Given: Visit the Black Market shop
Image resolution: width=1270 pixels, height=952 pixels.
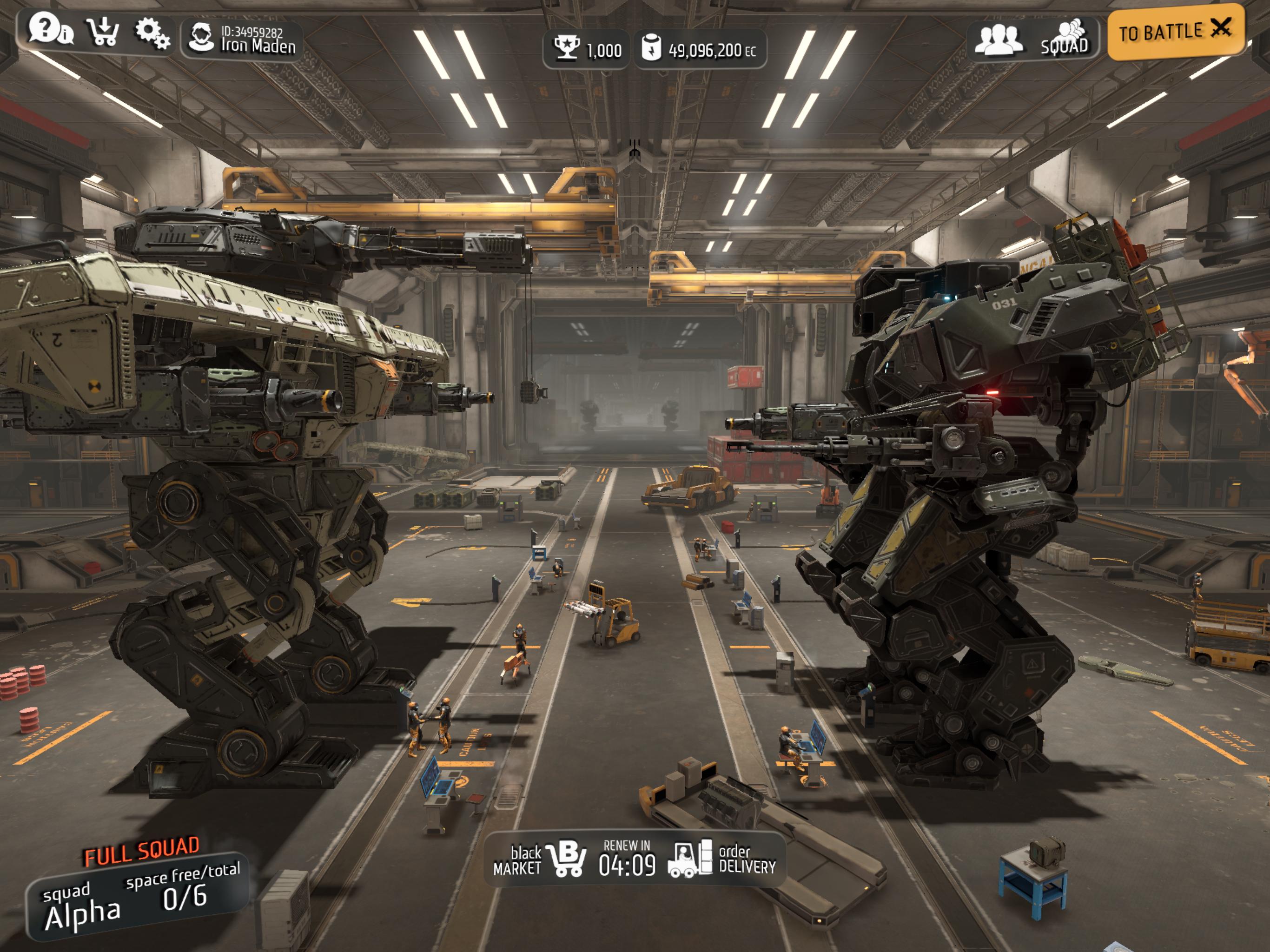Looking at the screenshot, I should point(540,859).
